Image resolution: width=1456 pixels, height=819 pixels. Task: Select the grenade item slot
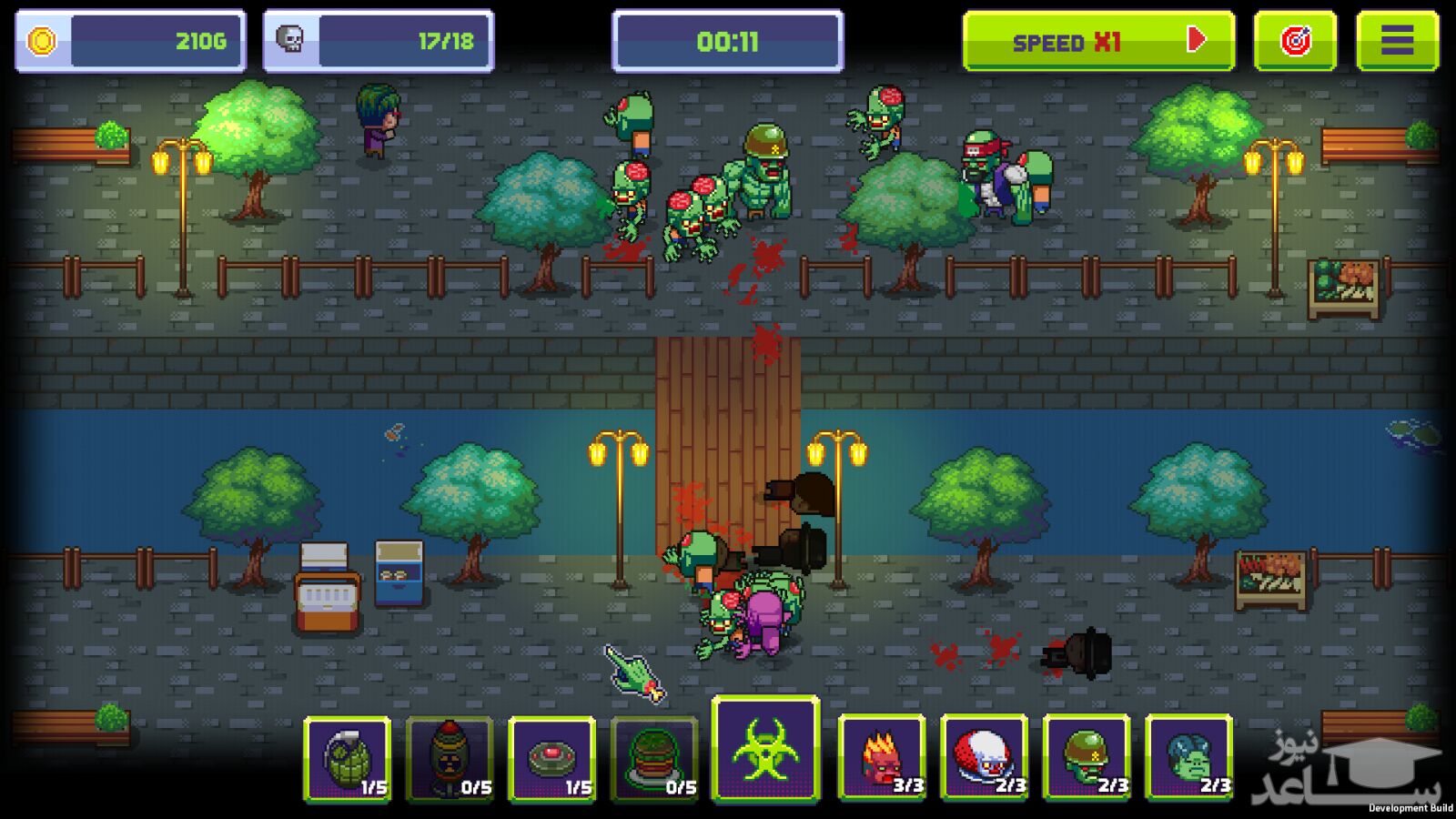point(348,758)
